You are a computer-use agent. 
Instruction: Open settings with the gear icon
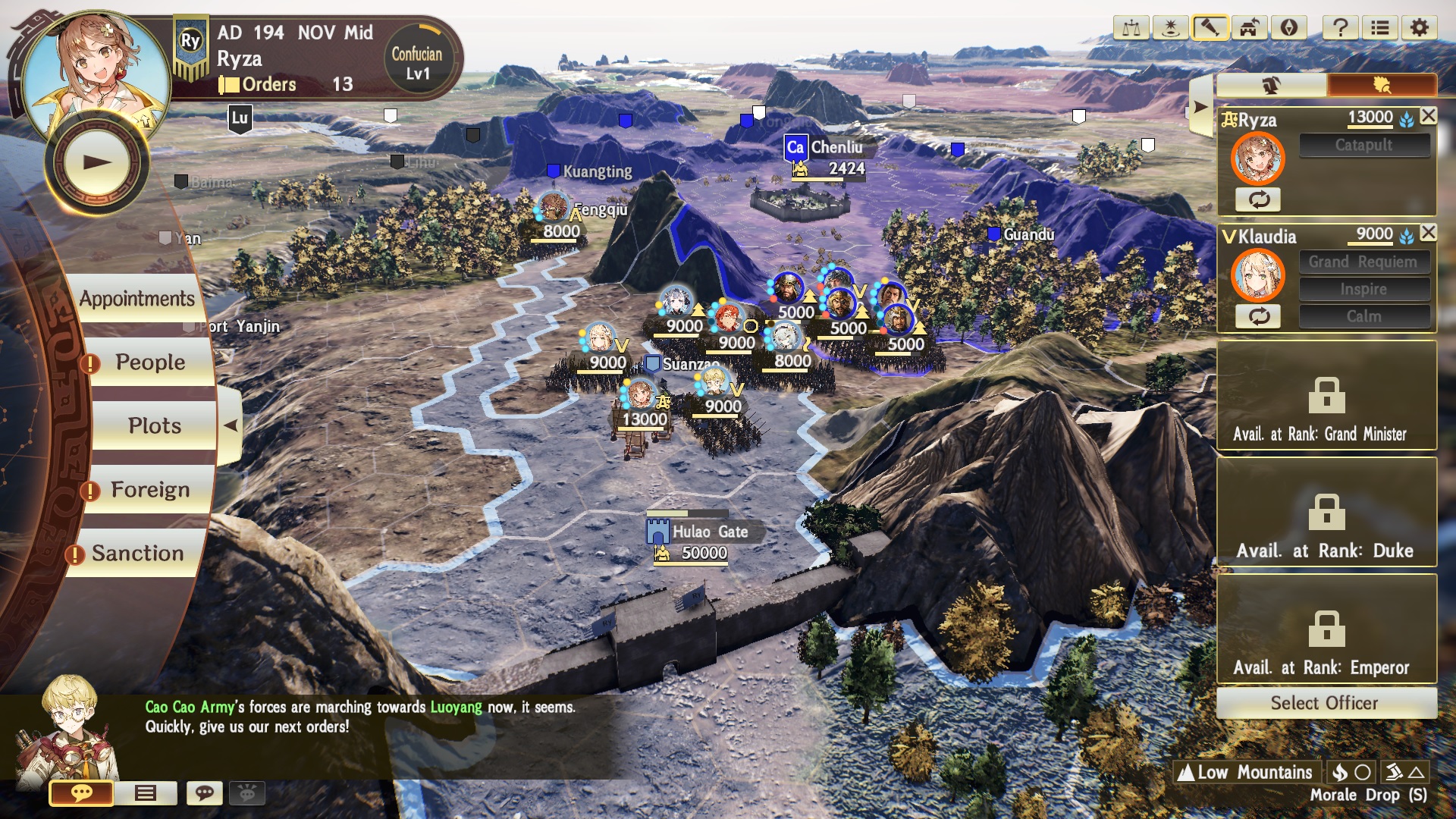tap(1419, 29)
